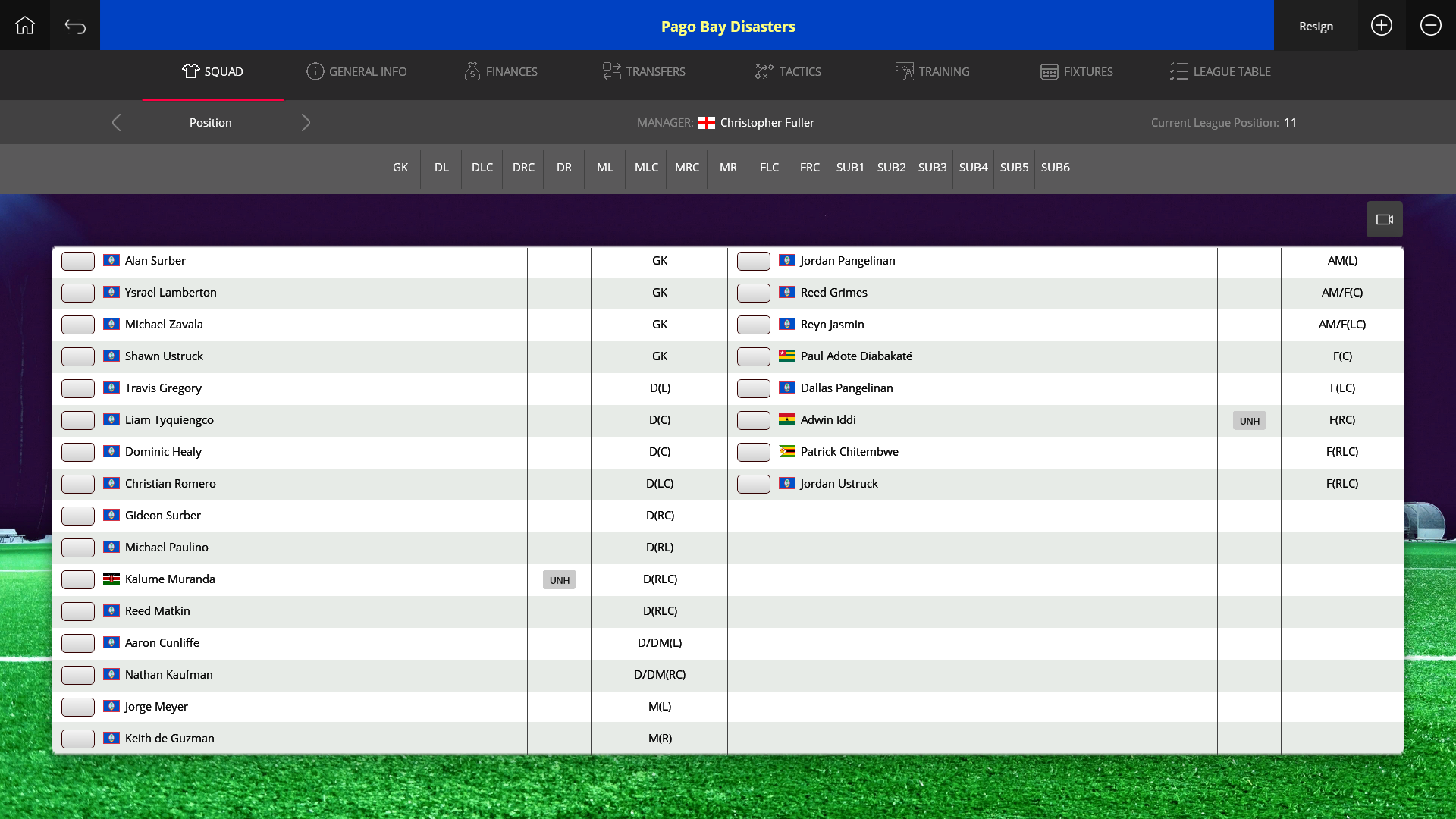Resign from the manager job
1456x819 pixels.
1316,26
